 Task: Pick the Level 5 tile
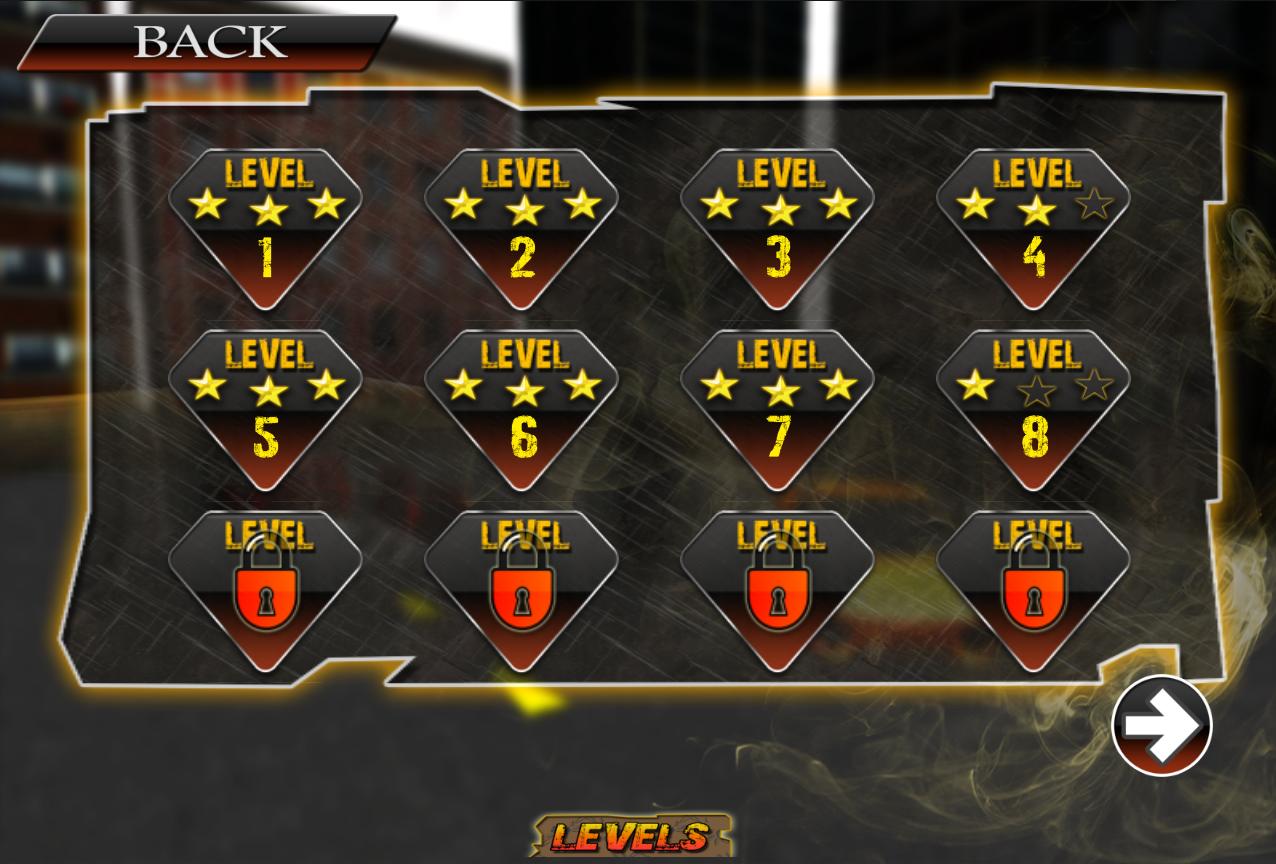(x=265, y=407)
